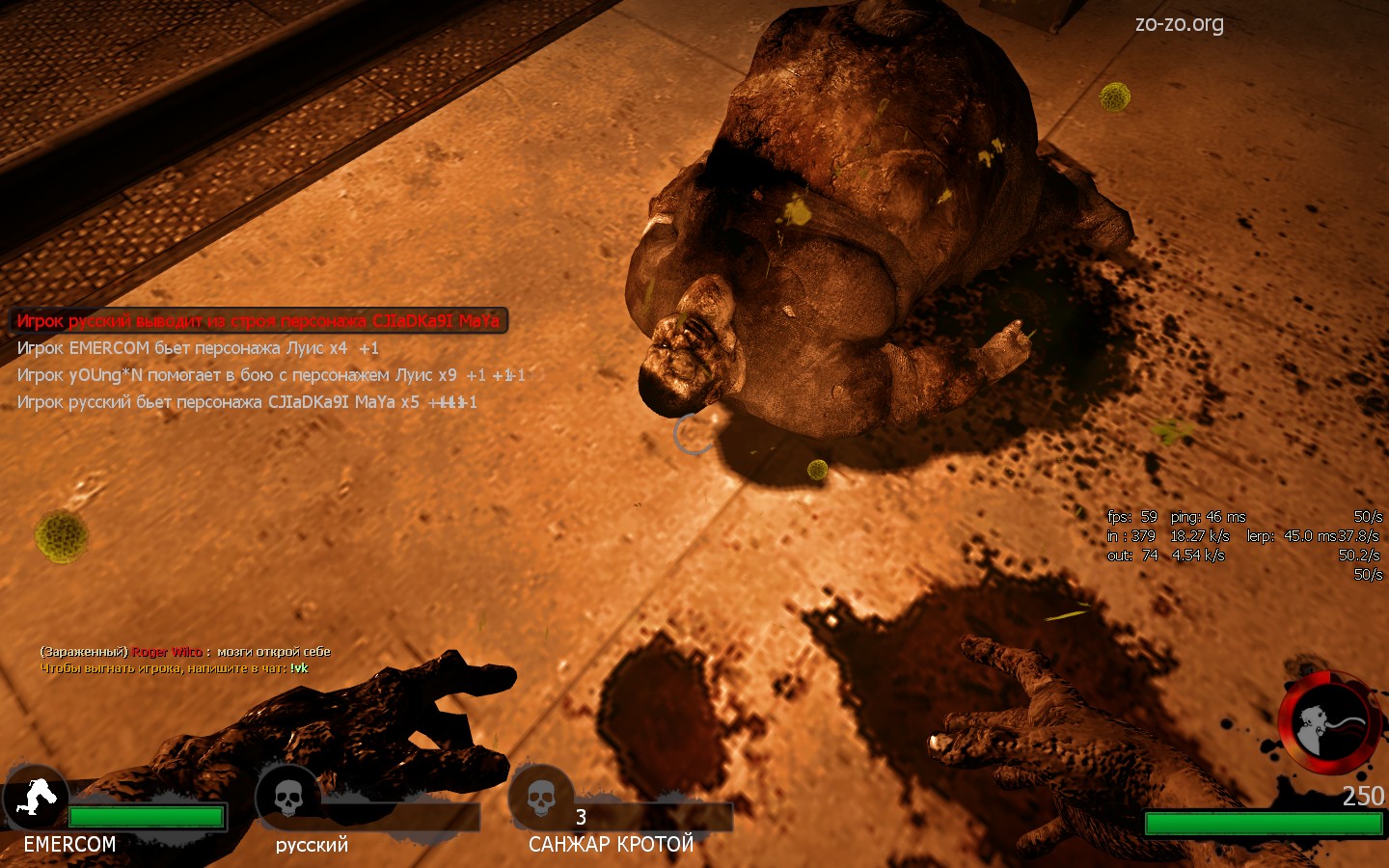Image resolution: width=1389 pixels, height=868 pixels.
Task: Select the EMERCOM survivor portrait
Action: 36,798
